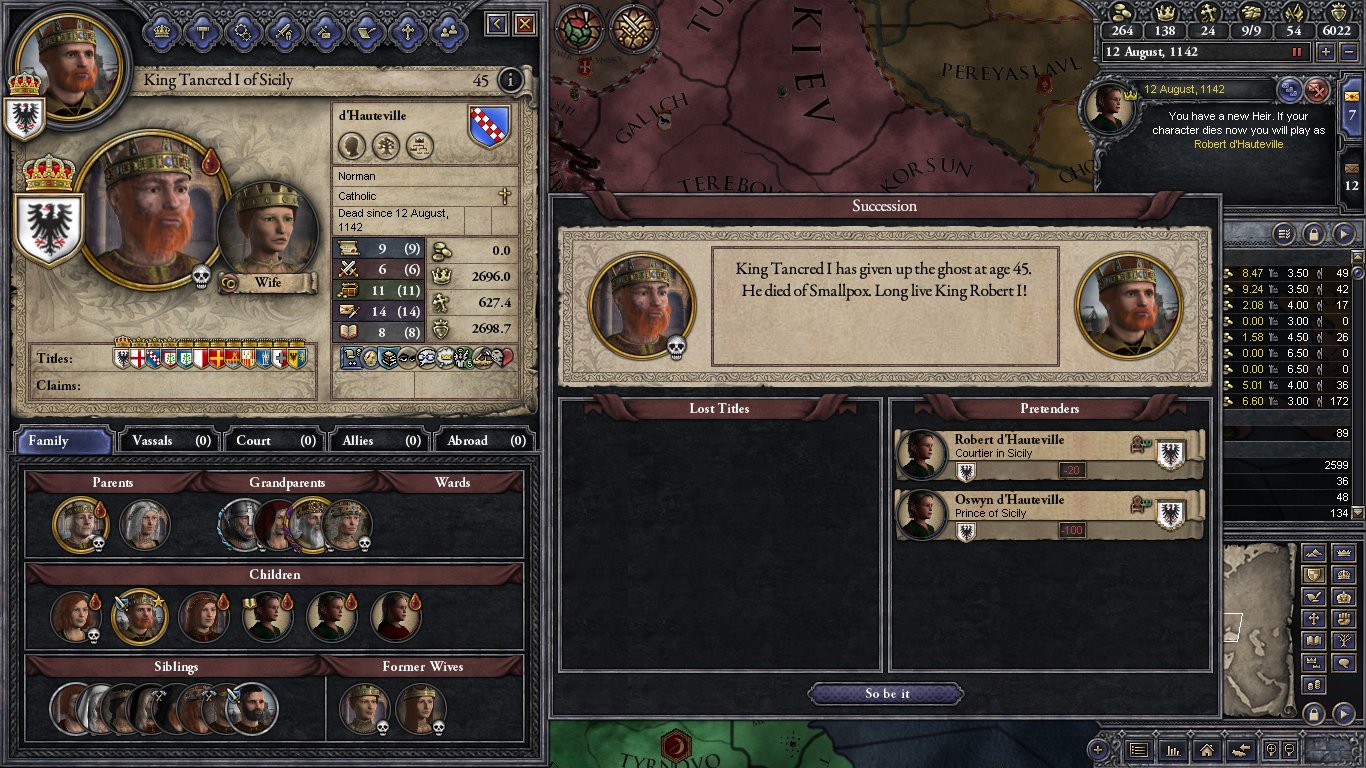Open the Laws crown menu icon
Screen dimensions: 1366x768
point(161,30)
